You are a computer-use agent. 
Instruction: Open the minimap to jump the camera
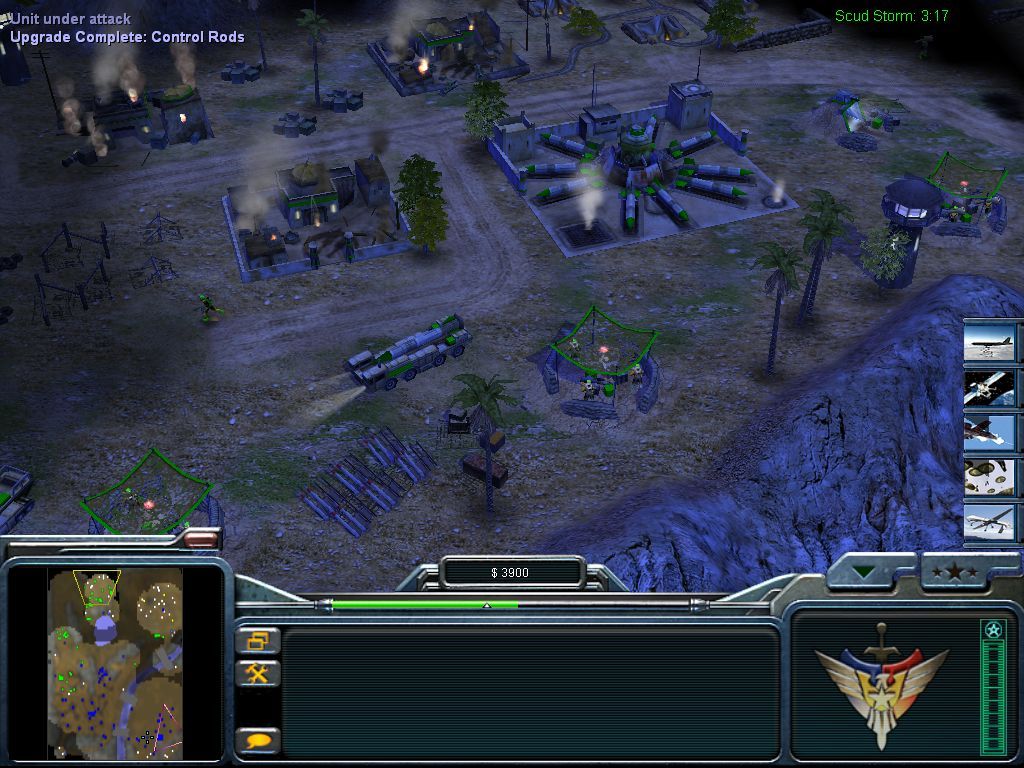115,662
